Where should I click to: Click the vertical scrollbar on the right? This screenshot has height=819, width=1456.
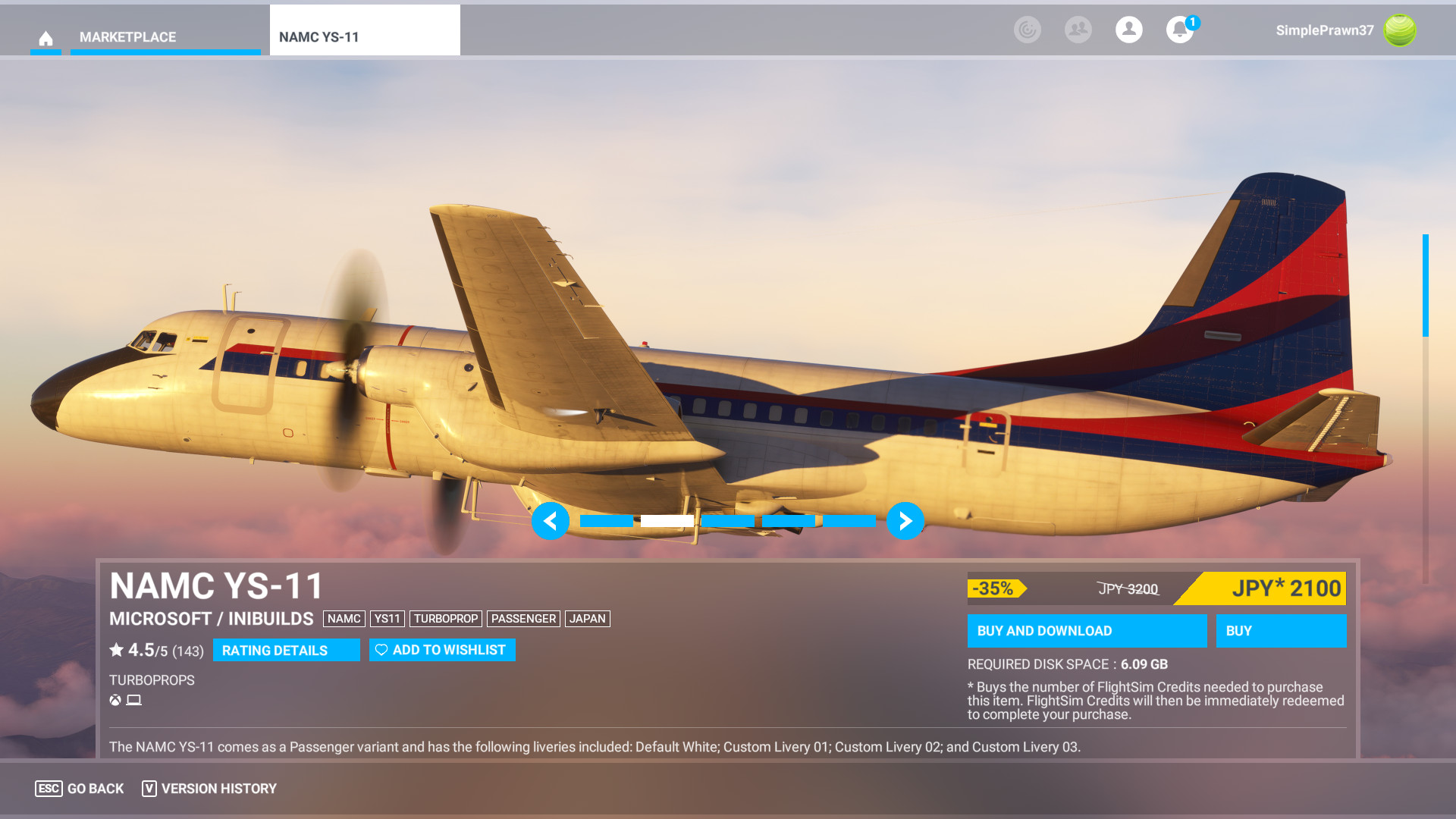(1426, 285)
